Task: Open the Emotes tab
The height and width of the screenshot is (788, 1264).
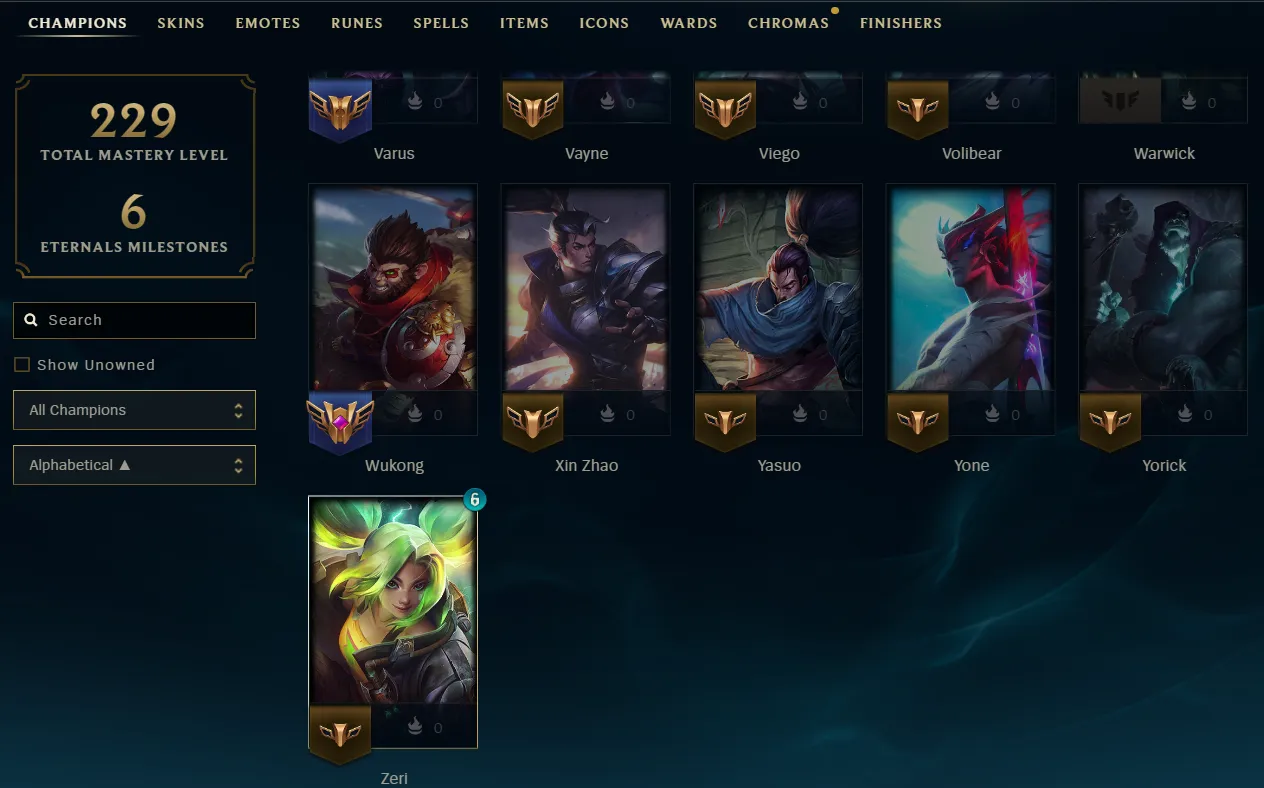Action: point(268,23)
